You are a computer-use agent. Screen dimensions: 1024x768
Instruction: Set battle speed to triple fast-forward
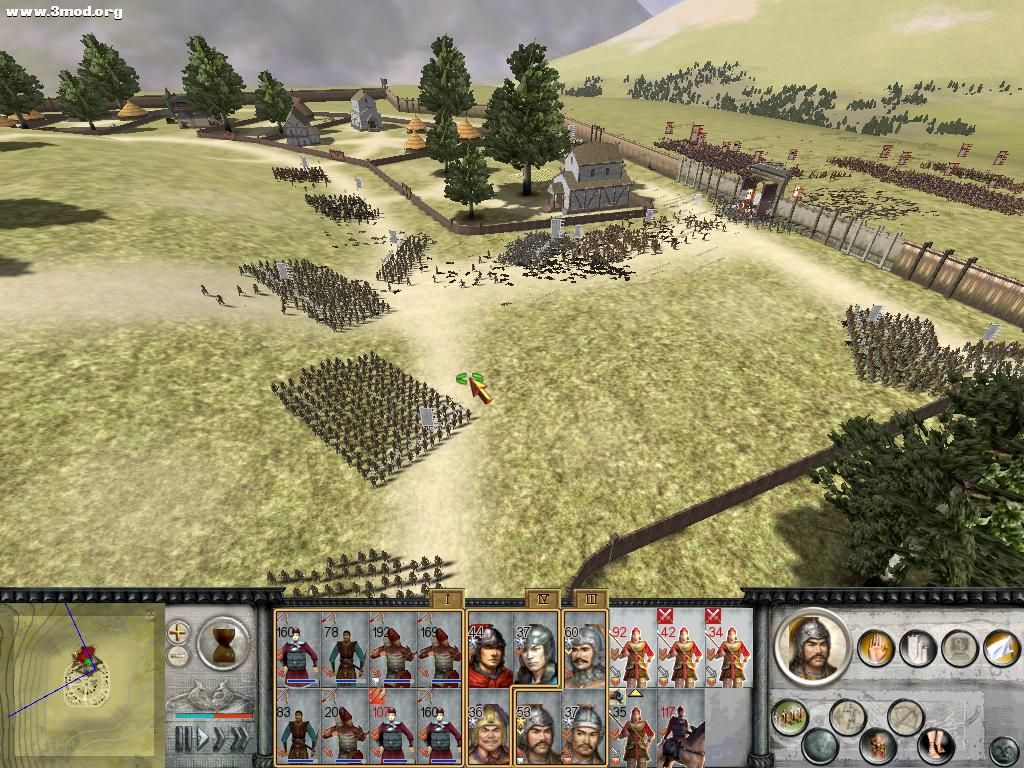pyautogui.click(x=238, y=739)
